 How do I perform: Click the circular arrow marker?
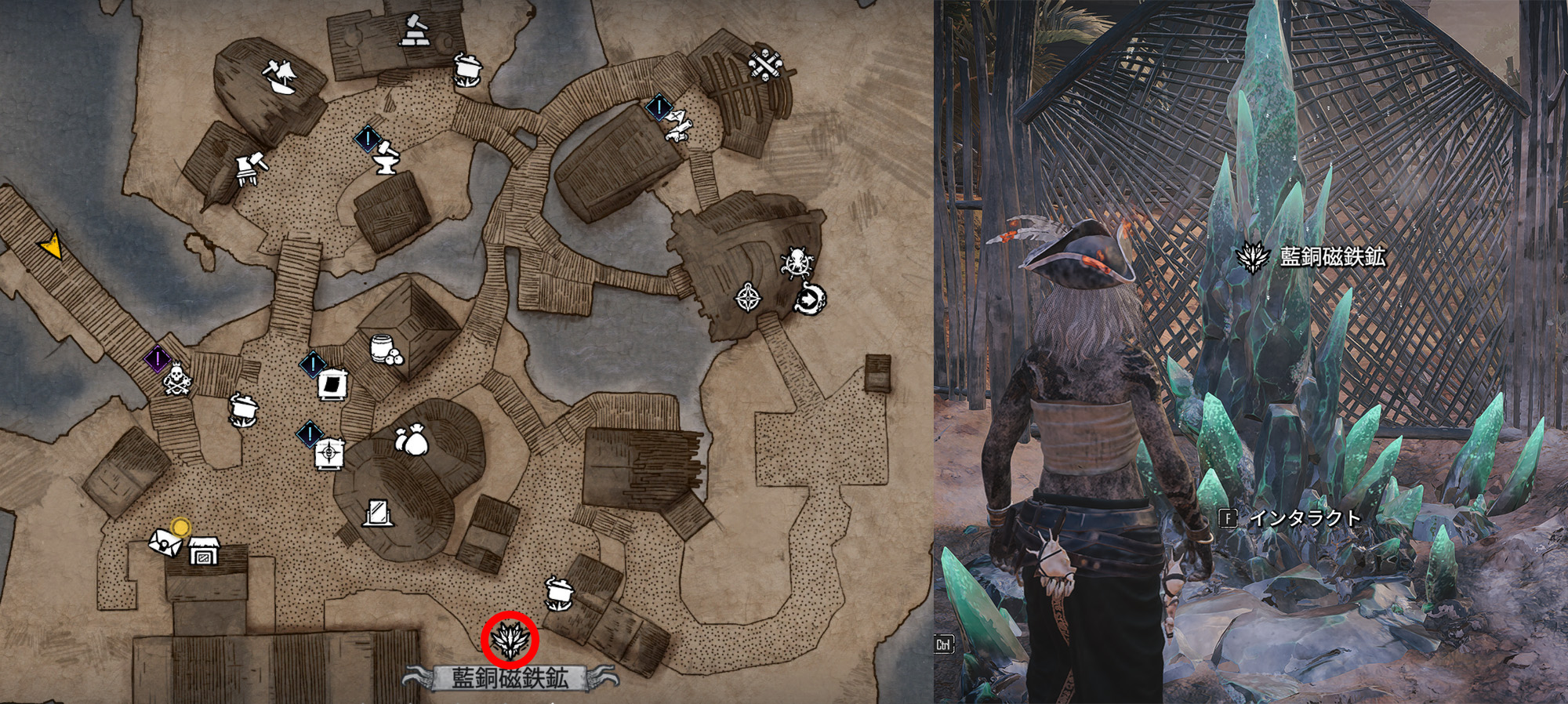(x=809, y=299)
